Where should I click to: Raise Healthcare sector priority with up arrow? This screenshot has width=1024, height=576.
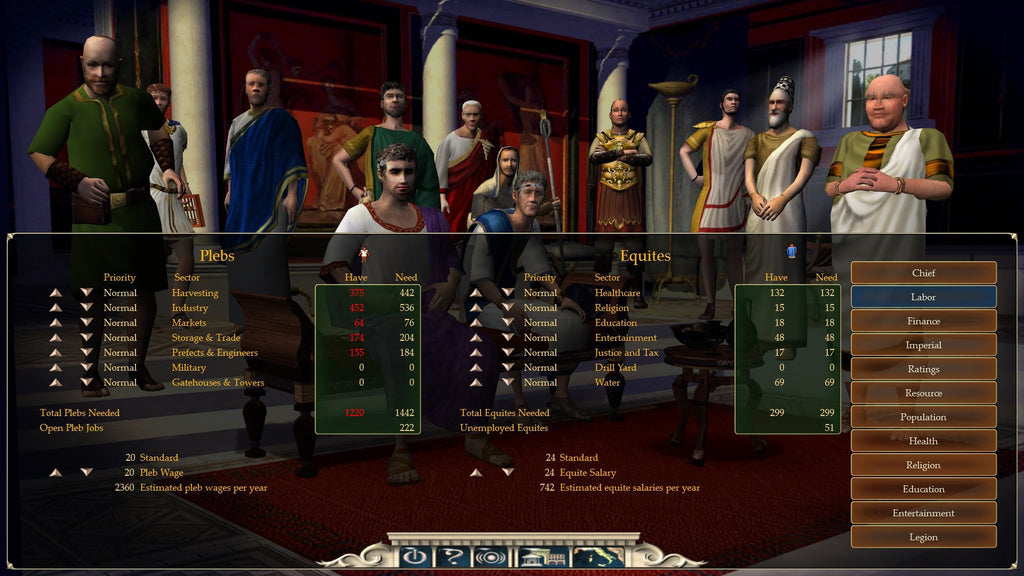coord(477,293)
